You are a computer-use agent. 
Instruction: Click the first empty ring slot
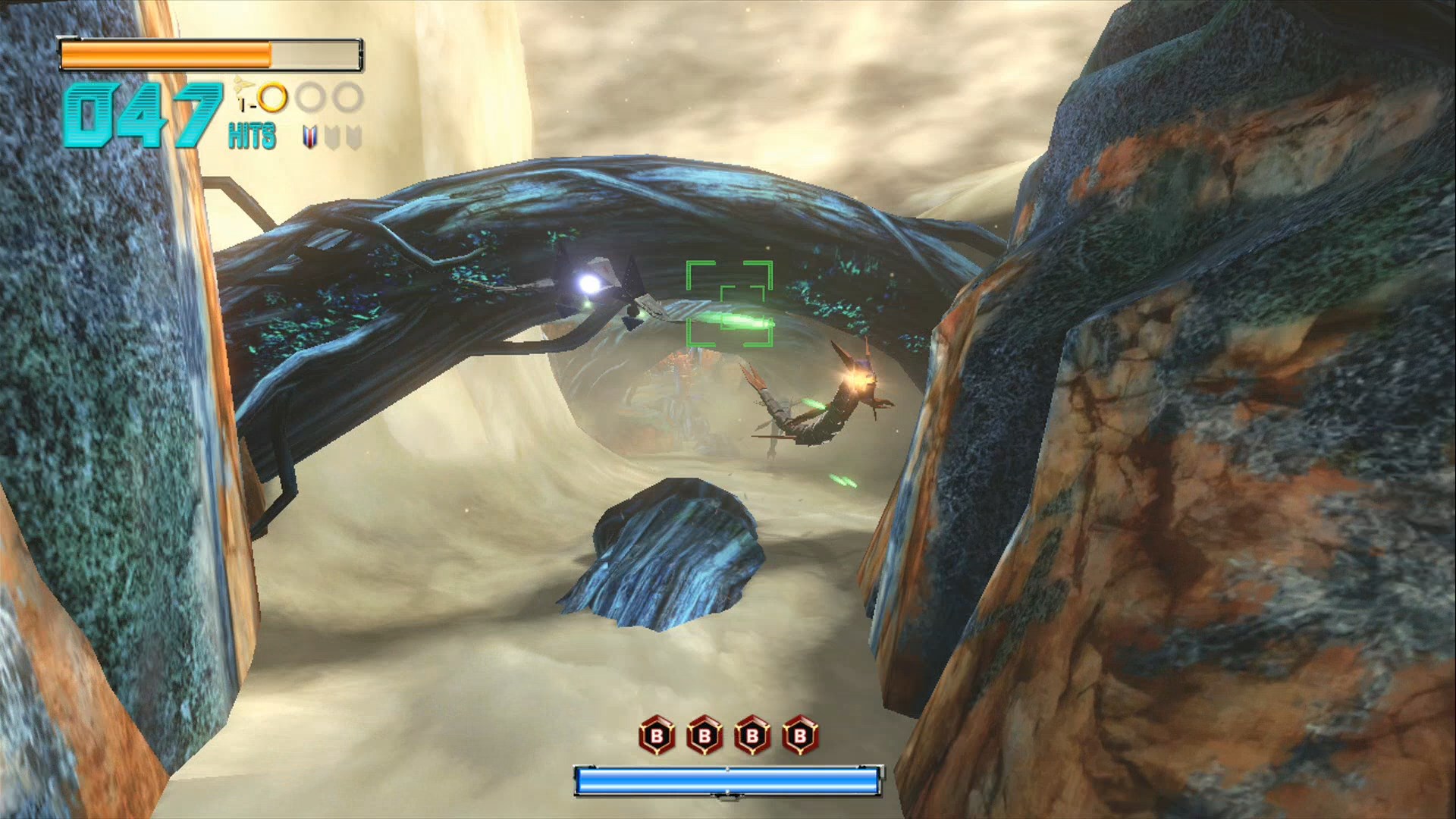click(x=309, y=97)
